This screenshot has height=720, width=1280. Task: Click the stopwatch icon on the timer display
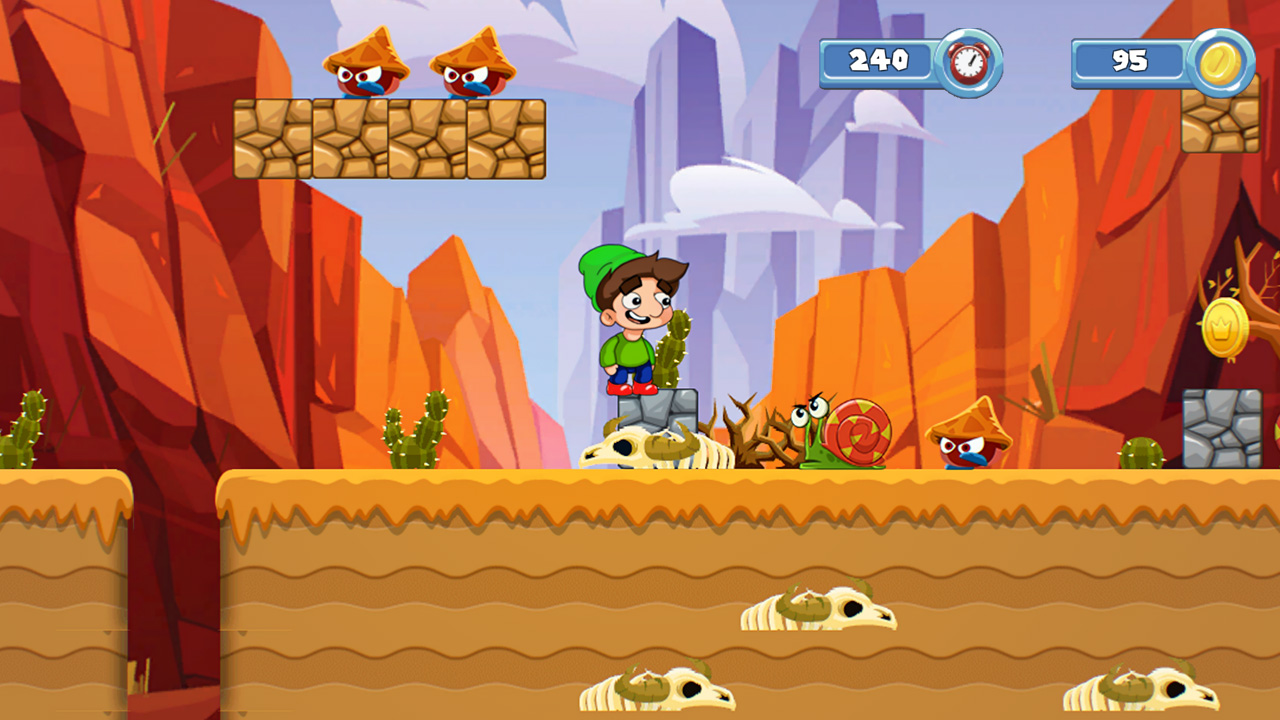968,62
